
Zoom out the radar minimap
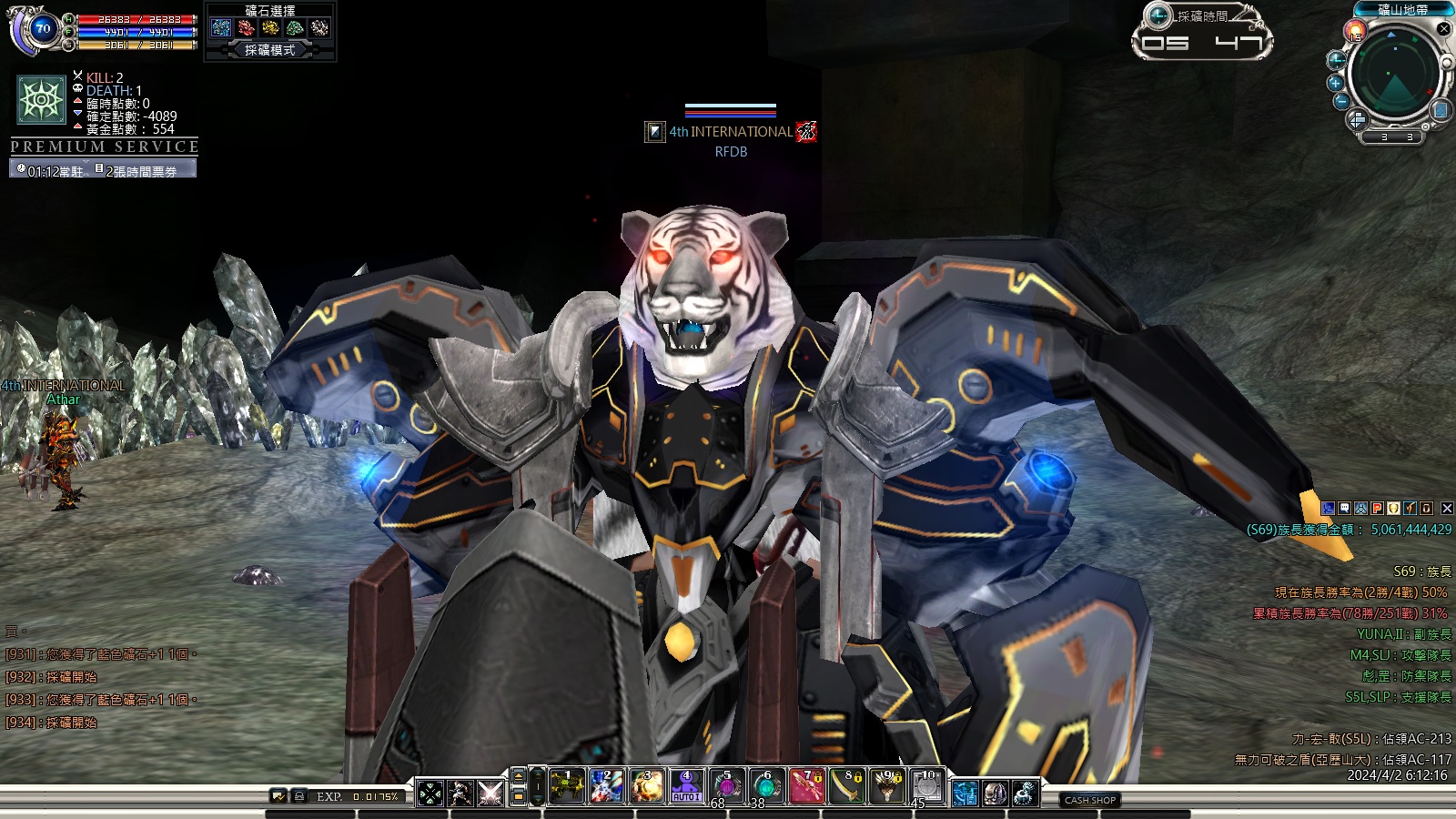pyautogui.click(x=1341, y=101)
